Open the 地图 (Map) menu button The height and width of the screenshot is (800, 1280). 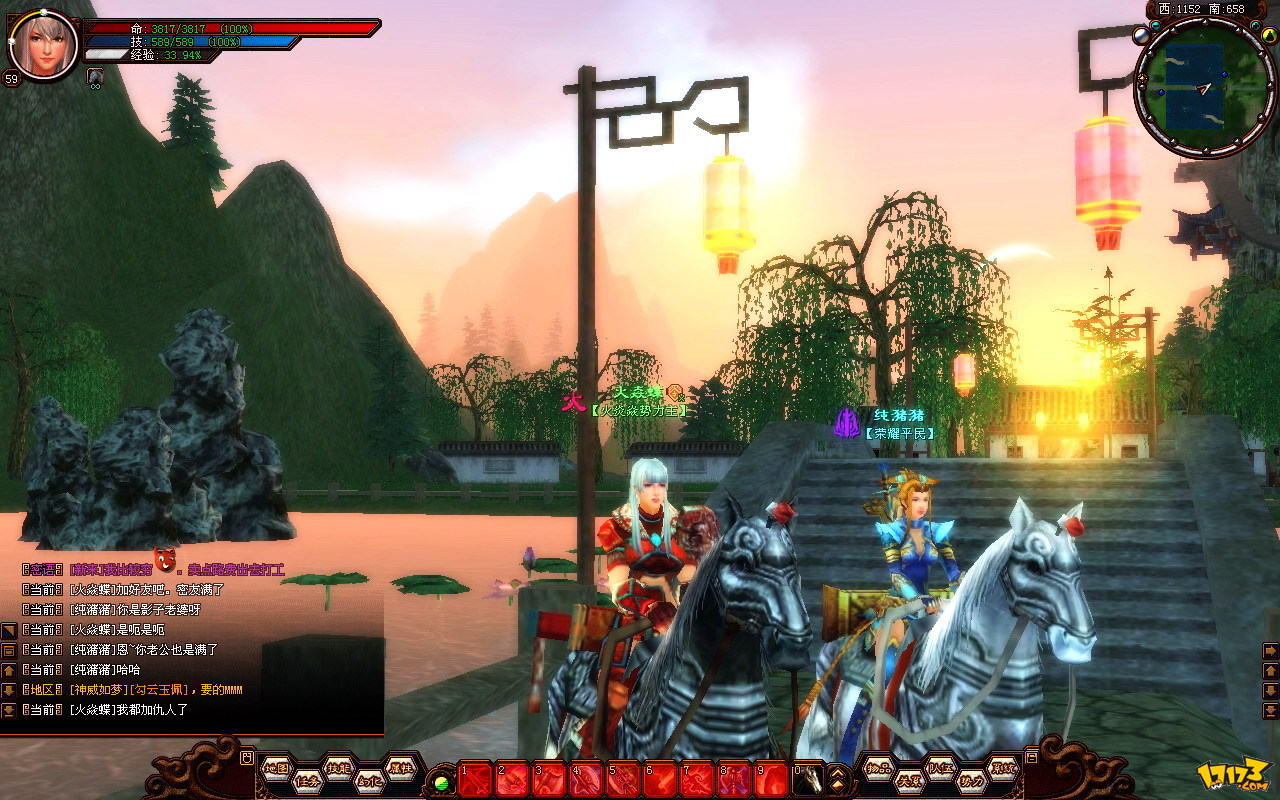(x=277, y=767)
